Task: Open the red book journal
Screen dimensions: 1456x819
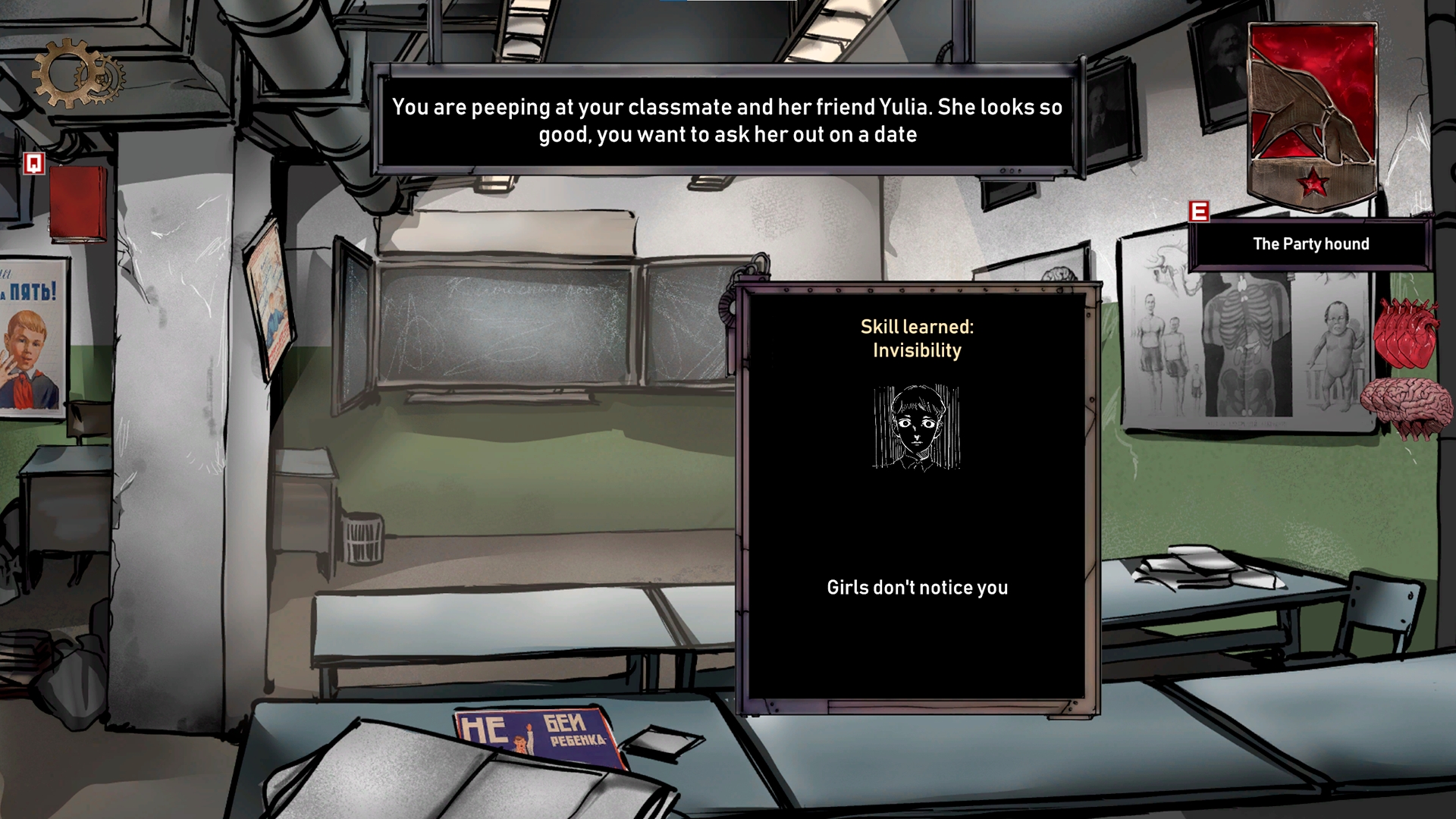Action: point(77,202)
